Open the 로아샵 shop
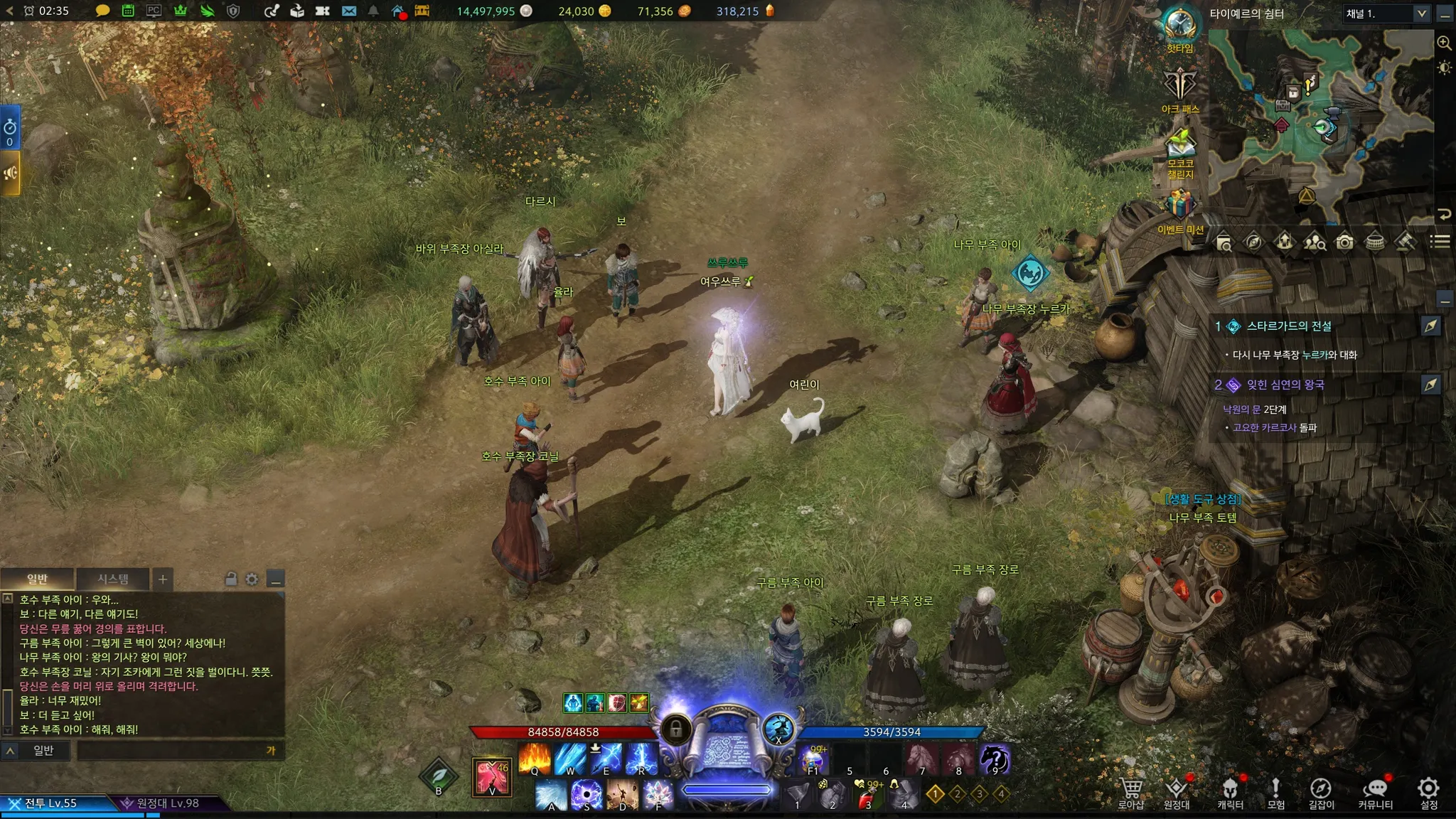Image resolution: width=1456 pixels, height=819 pixels. (1130, 792)
